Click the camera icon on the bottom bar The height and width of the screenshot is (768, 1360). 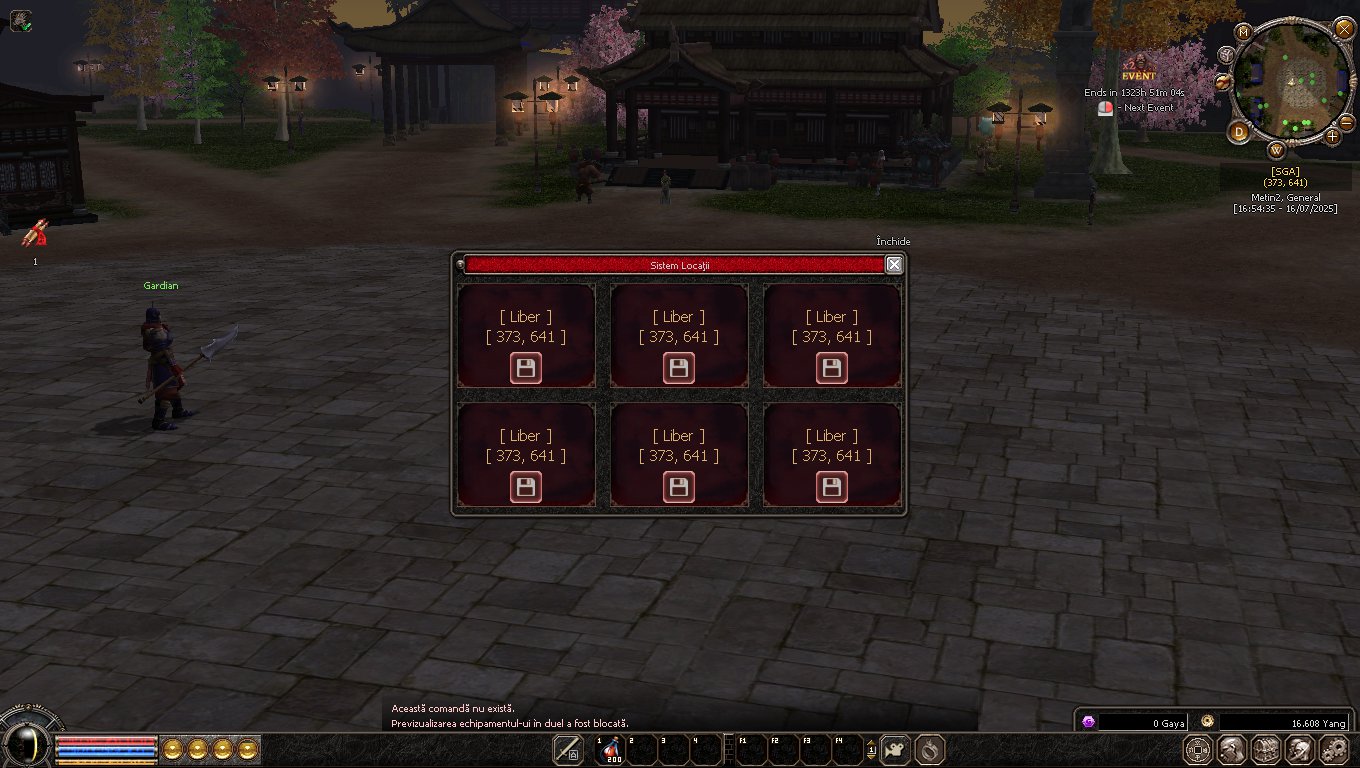pos(895,749)
